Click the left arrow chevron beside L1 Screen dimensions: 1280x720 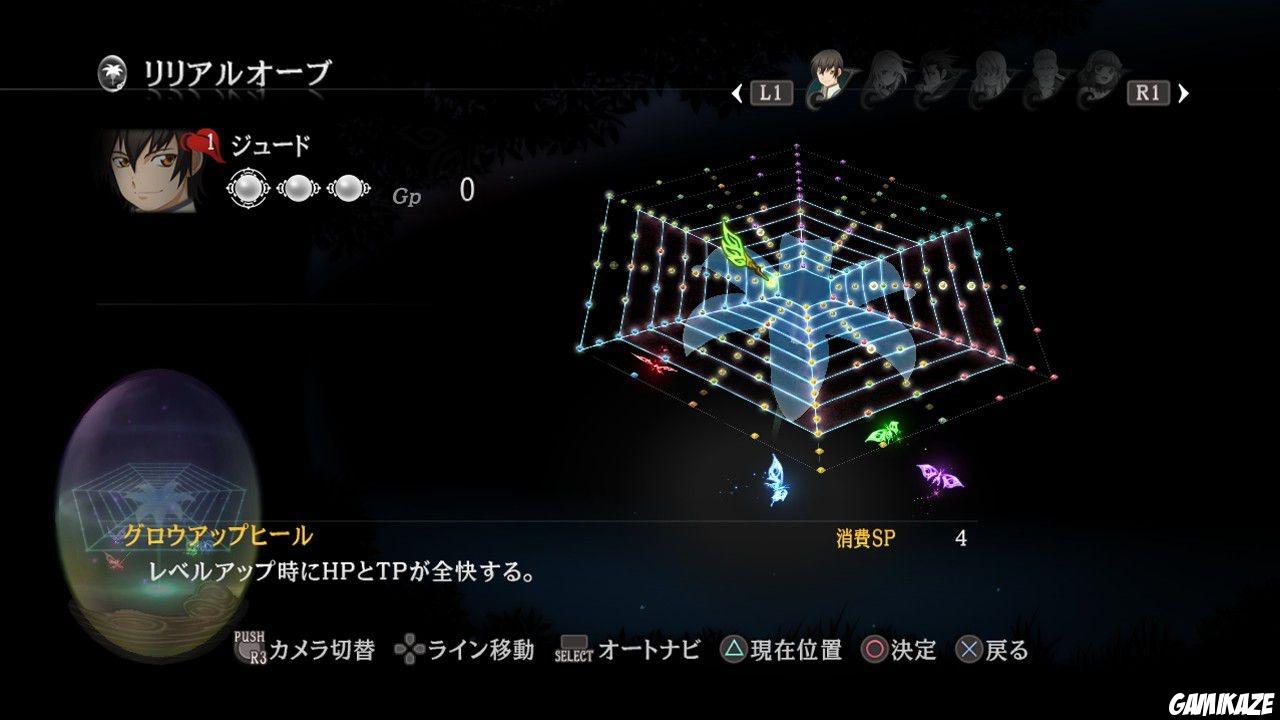pyautogui.click(x=735, y=91)
